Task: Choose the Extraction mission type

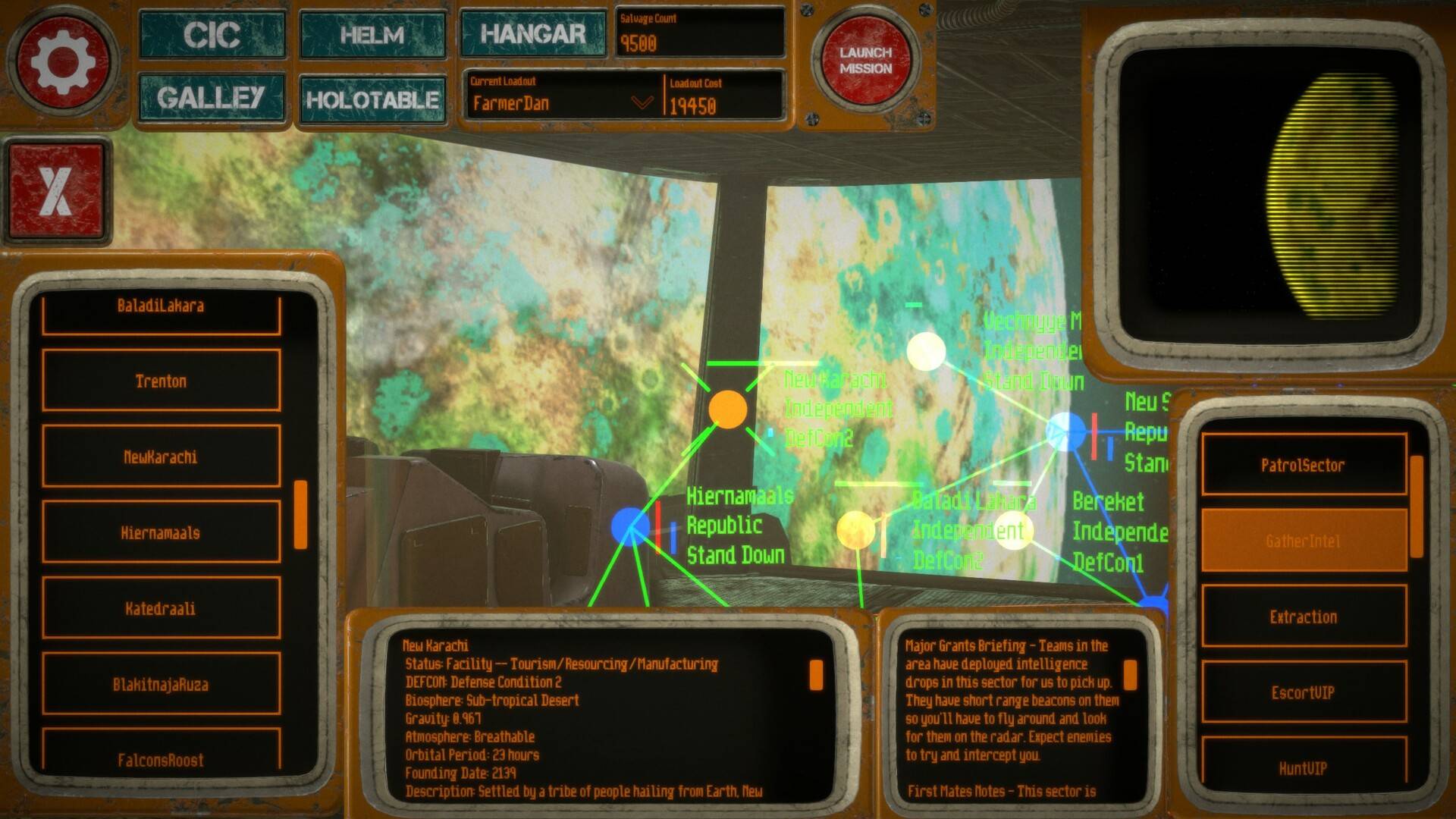Action: tap(1303, 617)
